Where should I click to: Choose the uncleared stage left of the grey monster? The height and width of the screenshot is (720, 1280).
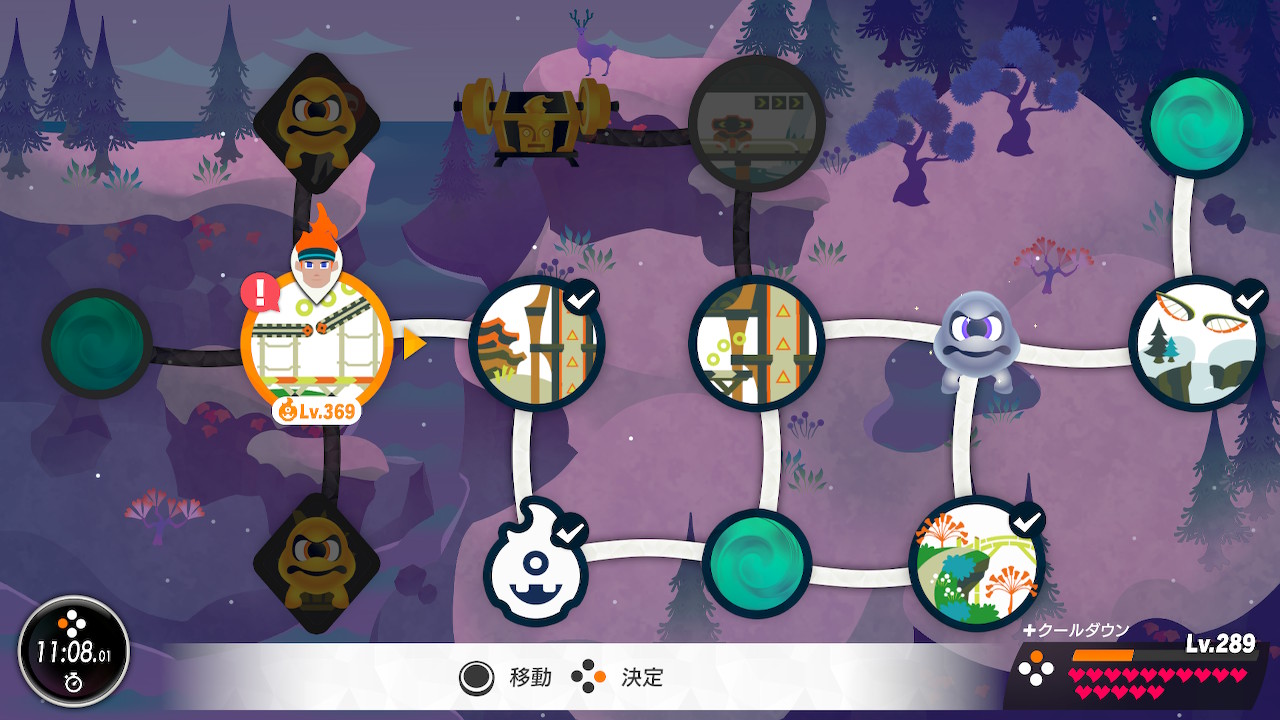click(x=757, y=343)
